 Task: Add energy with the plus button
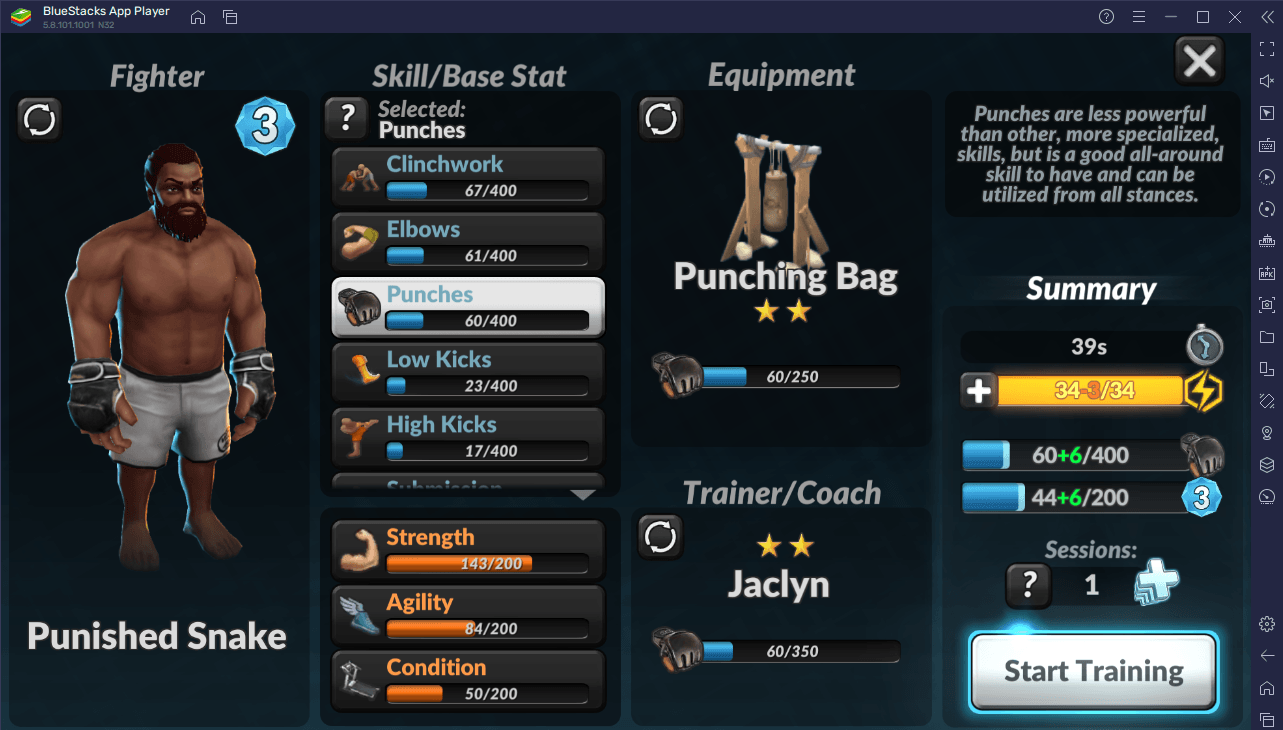coord(978,390)
